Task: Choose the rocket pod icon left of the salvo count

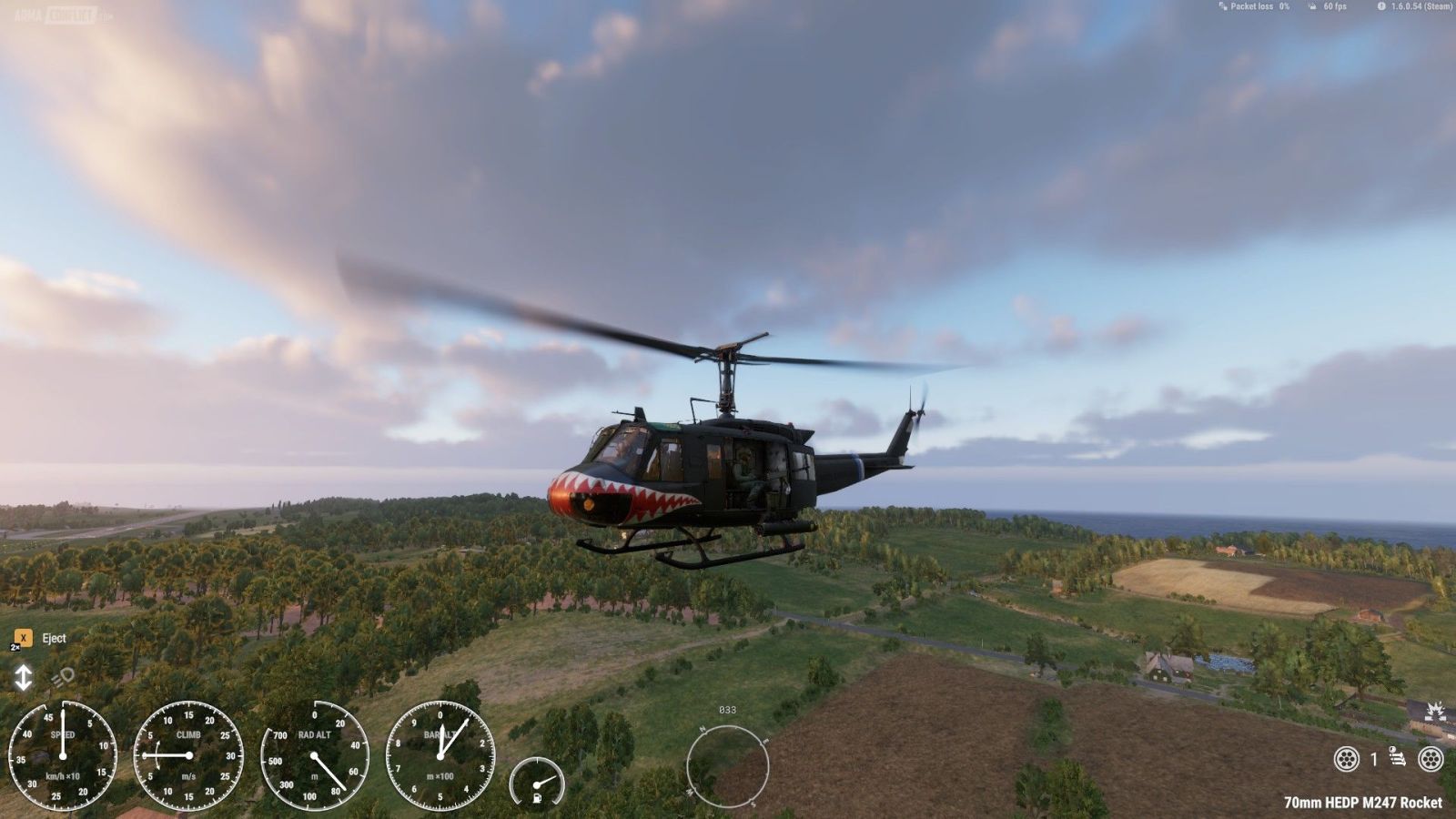Action: tap(1346, 758)
